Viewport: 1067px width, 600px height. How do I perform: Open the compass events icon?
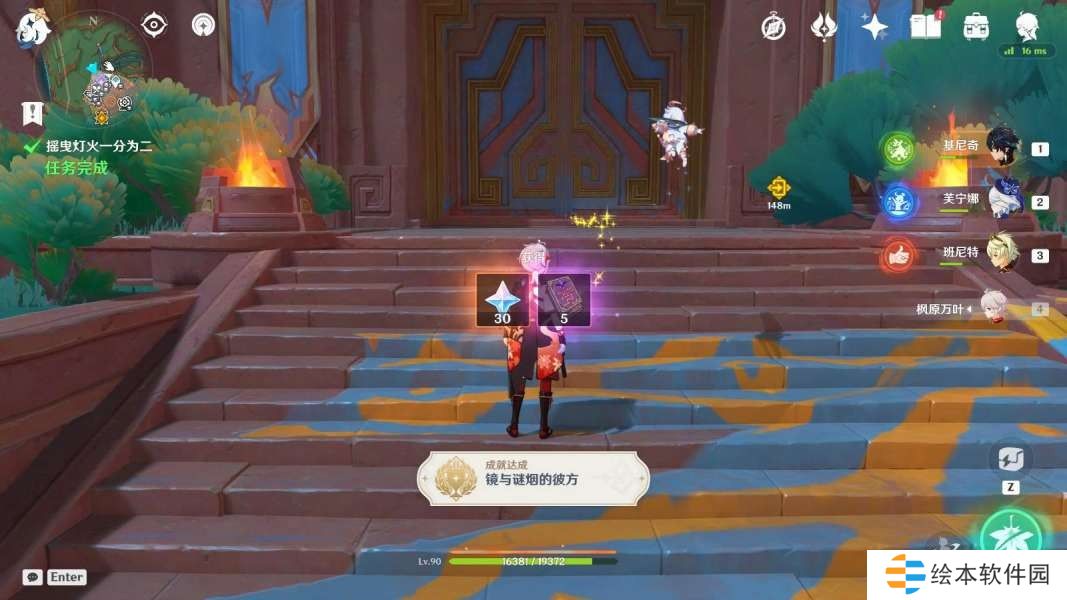pyautogui.click(x=773, y=27)
